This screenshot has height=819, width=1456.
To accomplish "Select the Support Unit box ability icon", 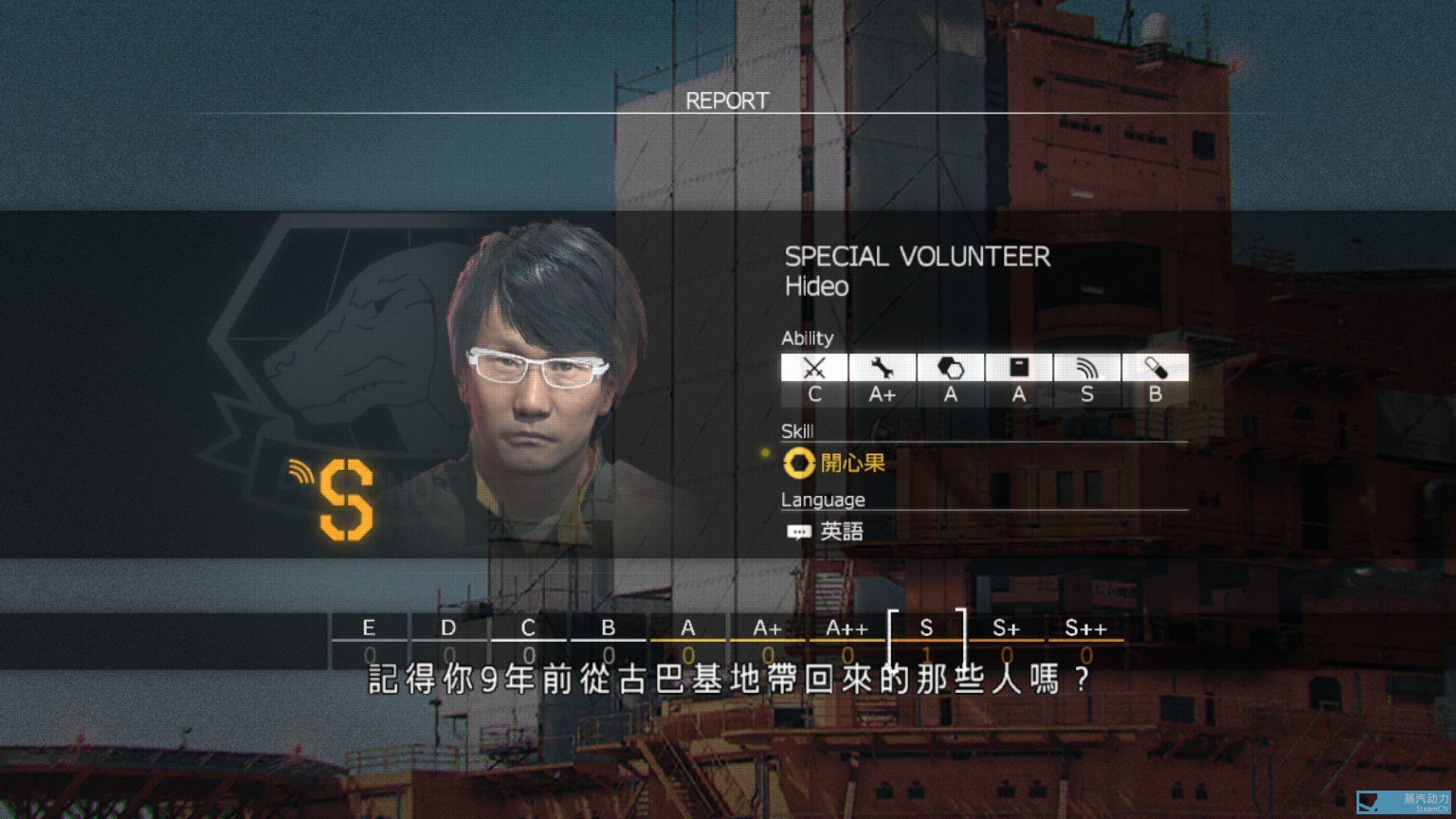I will (x=1019, y=368).
